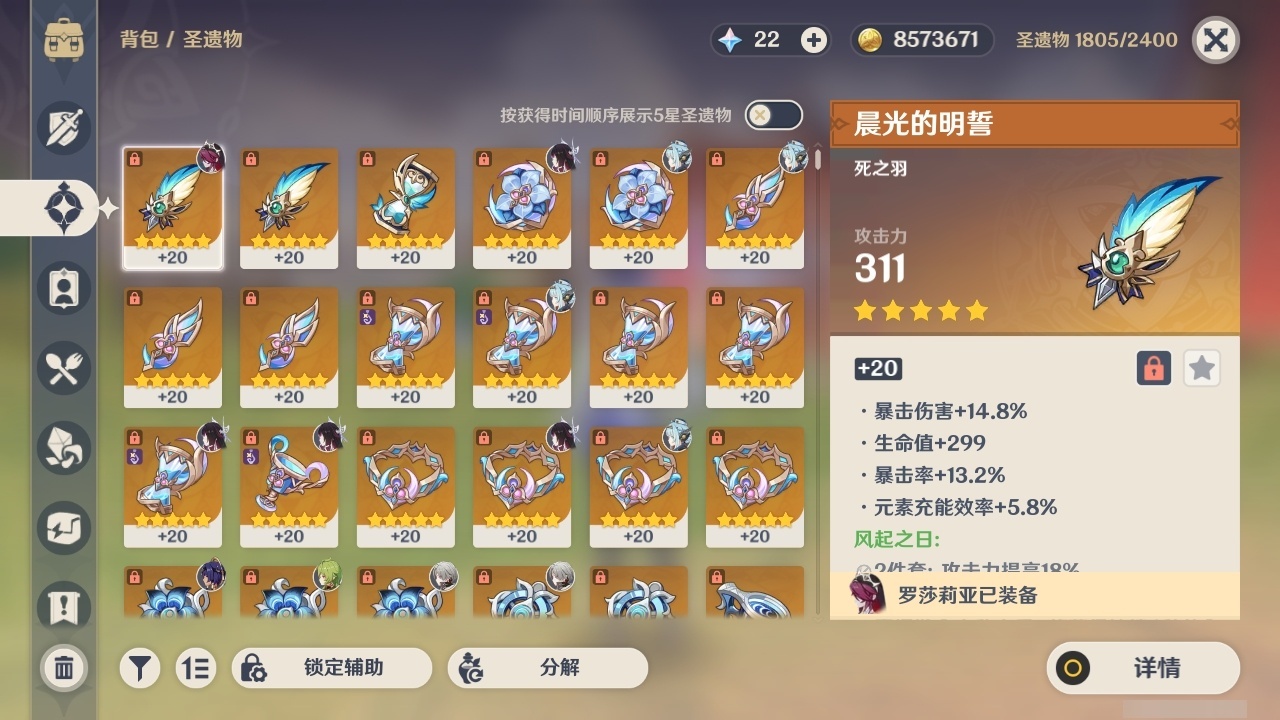Image resolution: width=1280 pixels, height=720 pixels.
Task: Open the artifact sorting icon
Action: coord(196,668)
